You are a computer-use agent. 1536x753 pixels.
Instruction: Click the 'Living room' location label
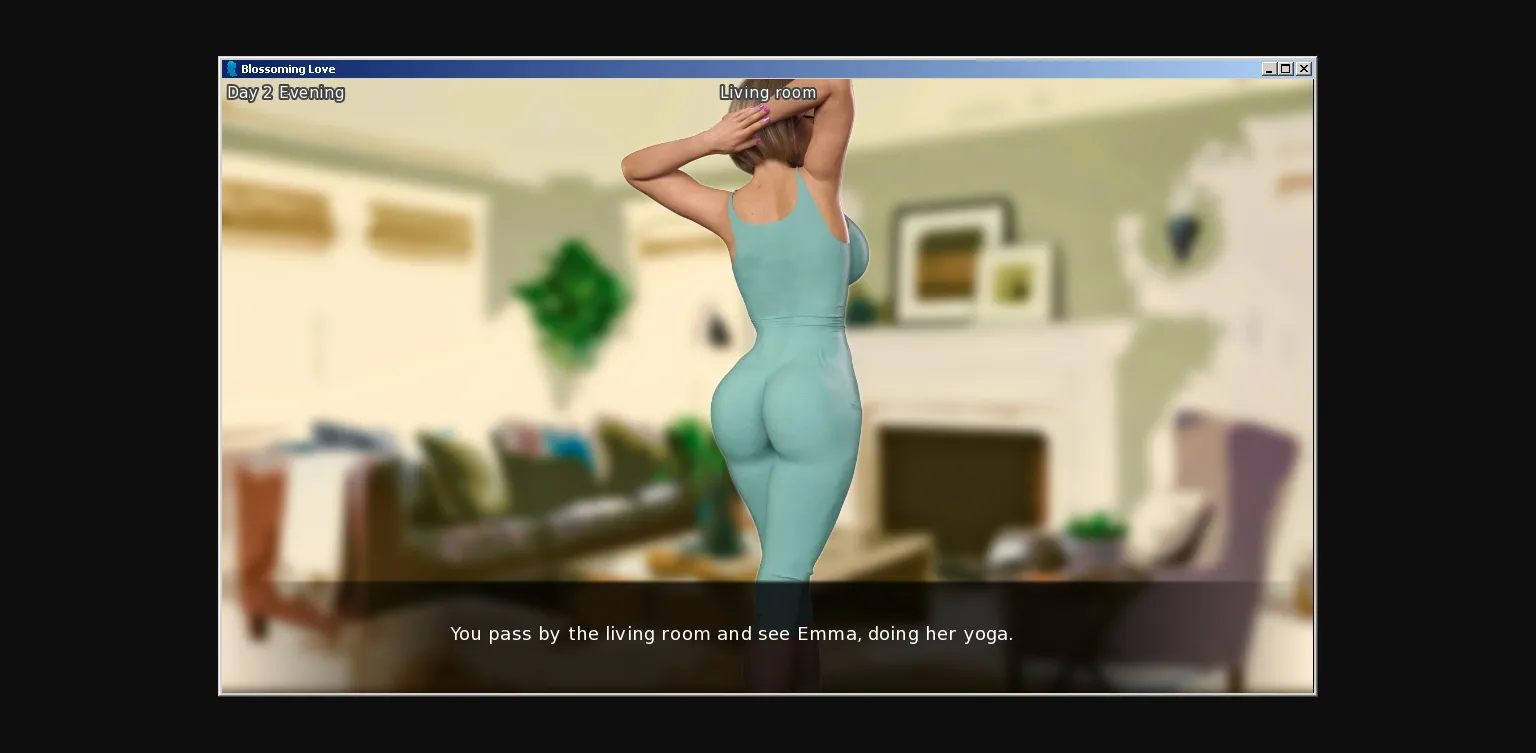[767, 92]
